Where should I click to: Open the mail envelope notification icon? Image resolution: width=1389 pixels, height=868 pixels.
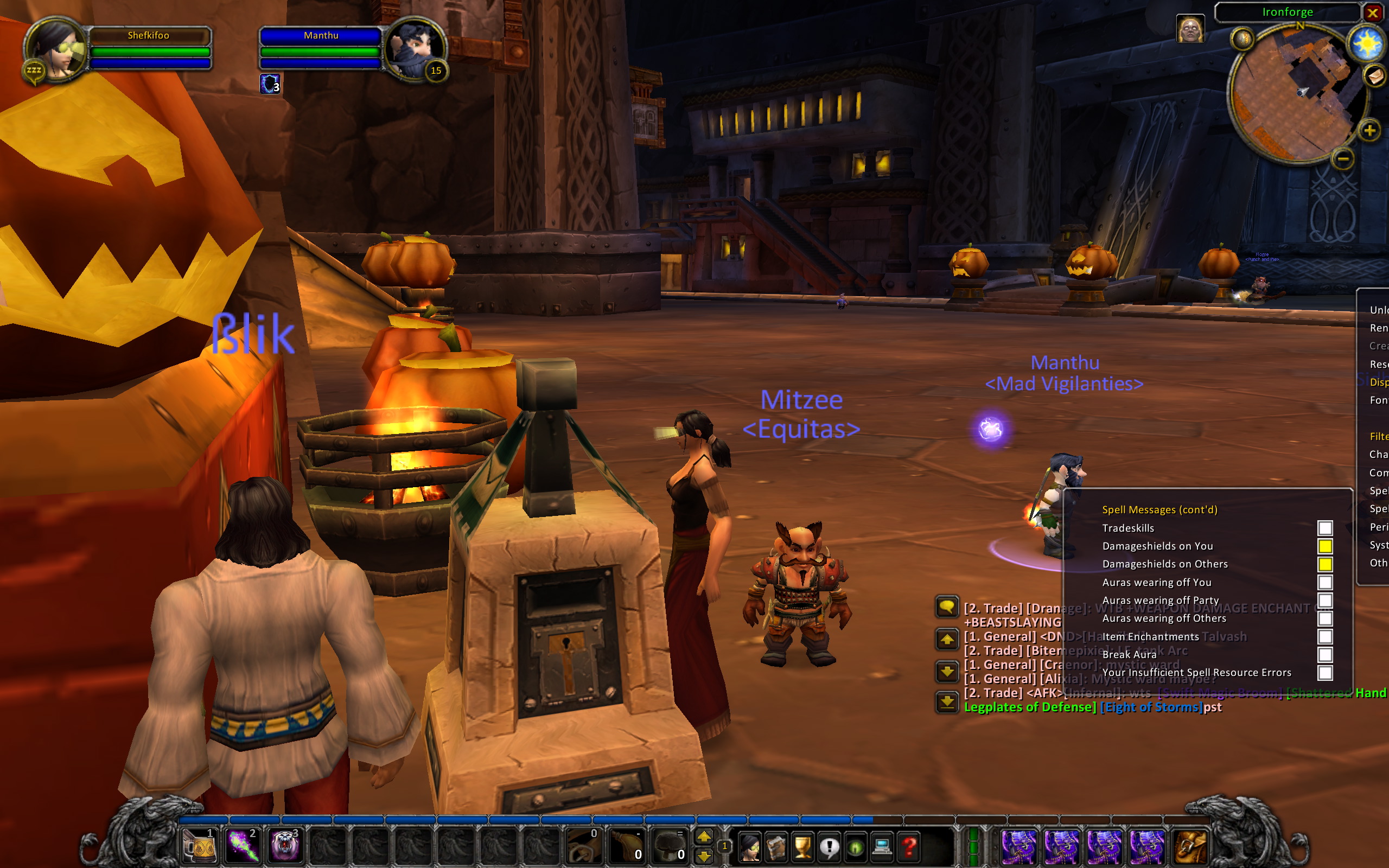[x=1375, y=75]
